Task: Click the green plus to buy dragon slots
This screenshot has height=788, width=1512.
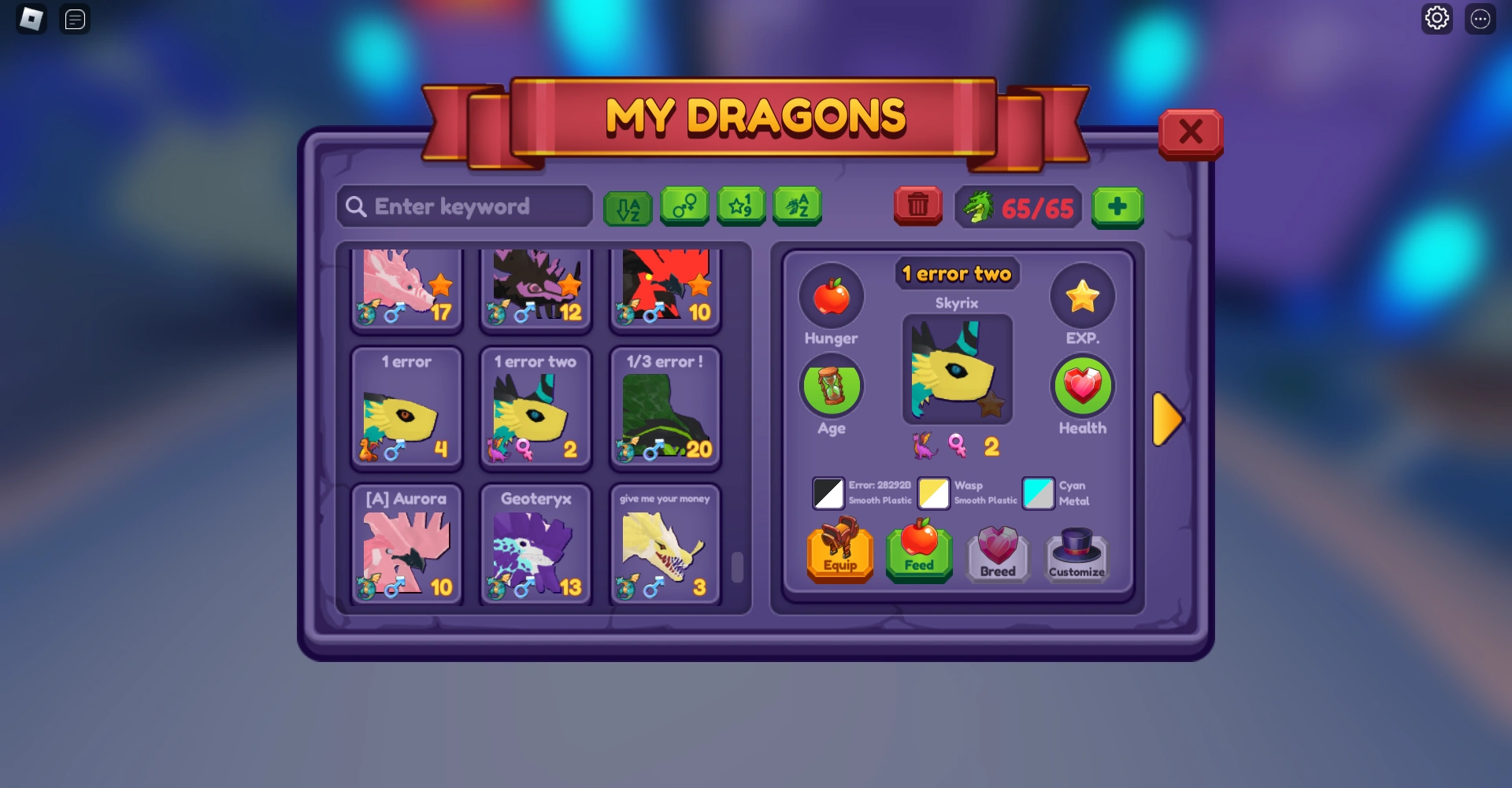Action: point(1118,207)
